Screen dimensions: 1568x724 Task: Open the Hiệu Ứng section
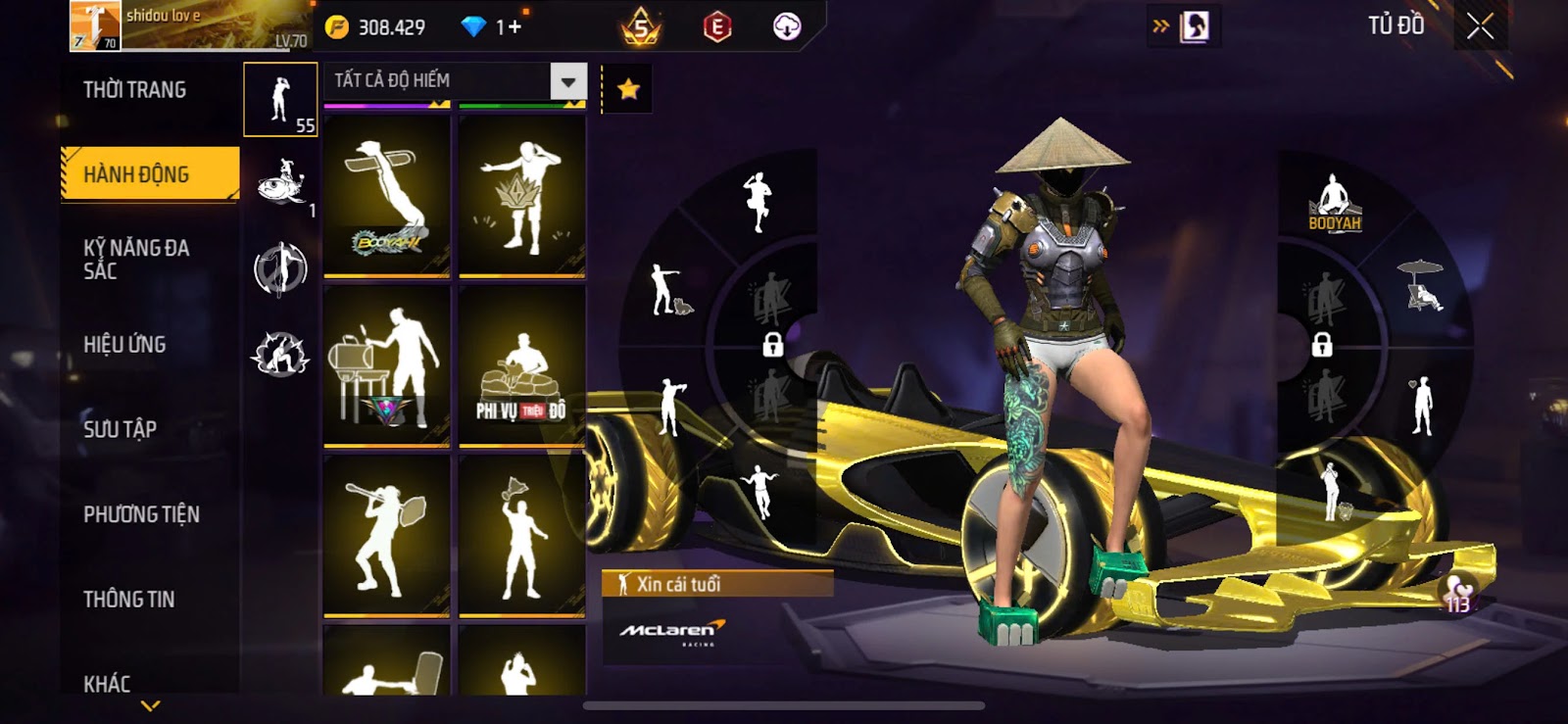click(x=124, y=345)
